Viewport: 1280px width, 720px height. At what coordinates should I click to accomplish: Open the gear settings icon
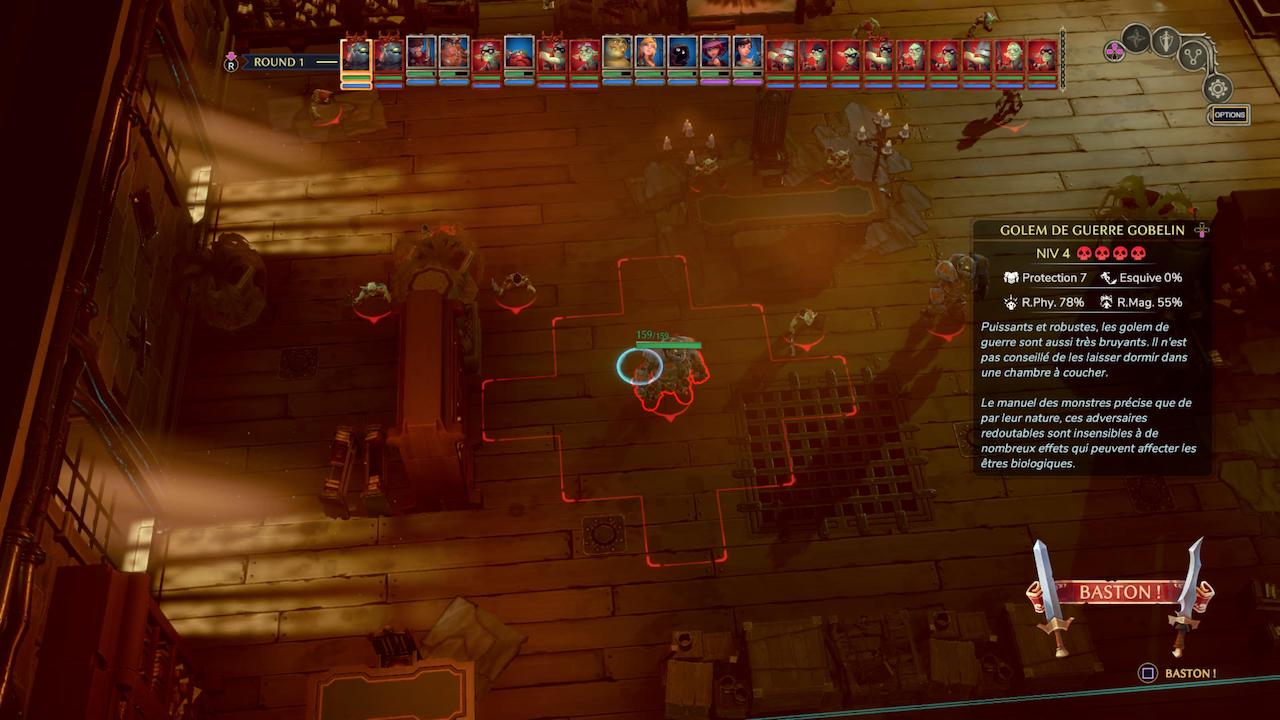[x=1217, y=88]
